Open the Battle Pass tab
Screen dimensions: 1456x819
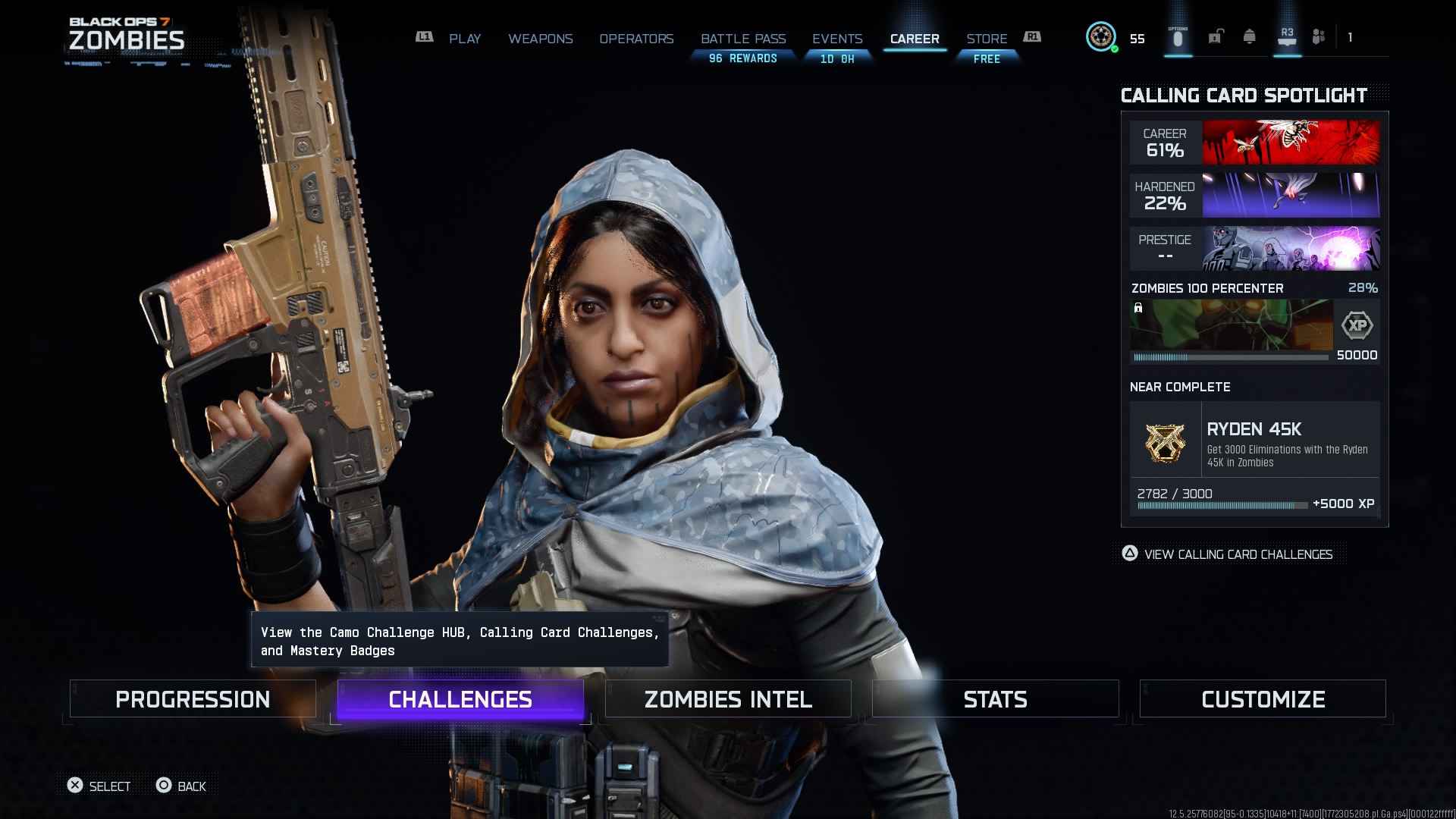click(742, 39)
